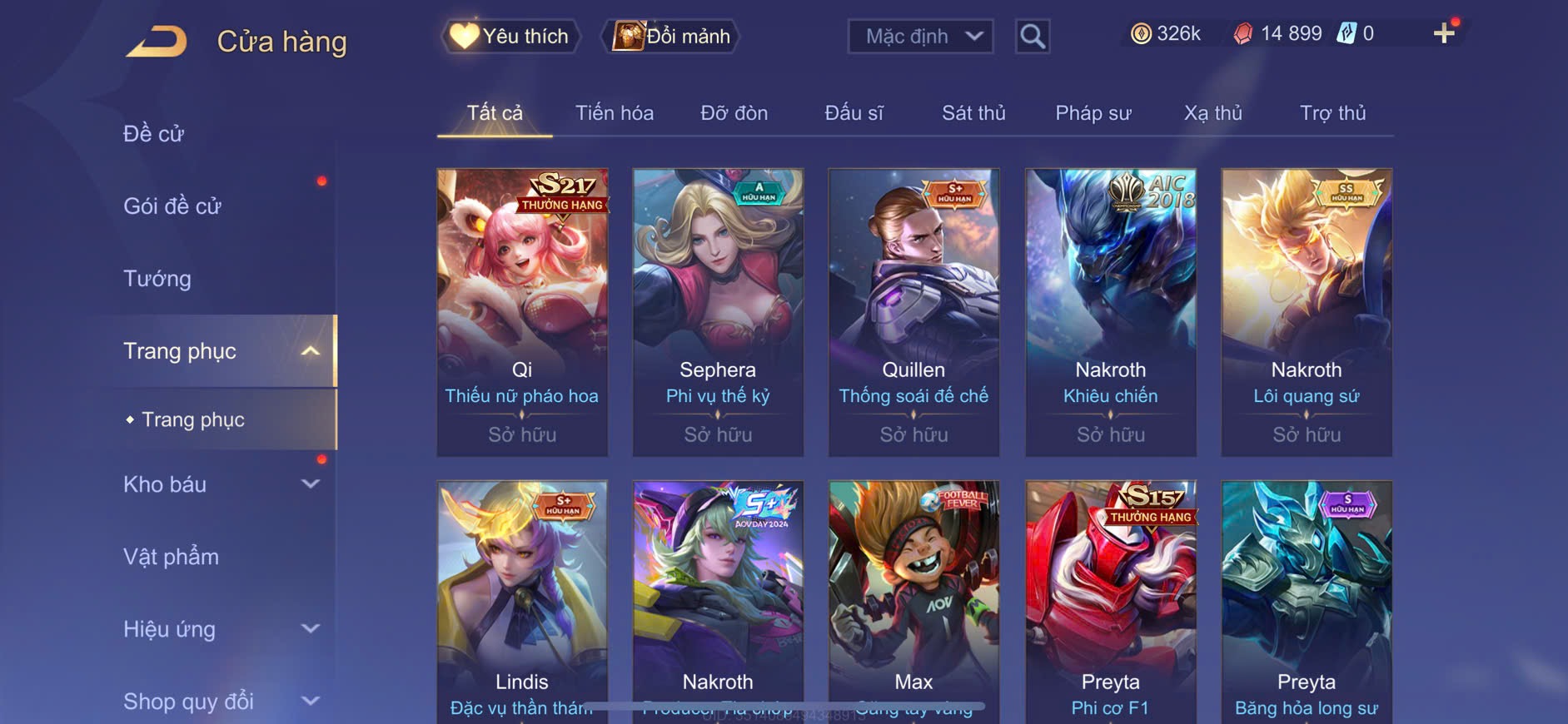1568x724 pixels.
Task: Switch to the Trợ thủ tab
Action: [1332, 113]
